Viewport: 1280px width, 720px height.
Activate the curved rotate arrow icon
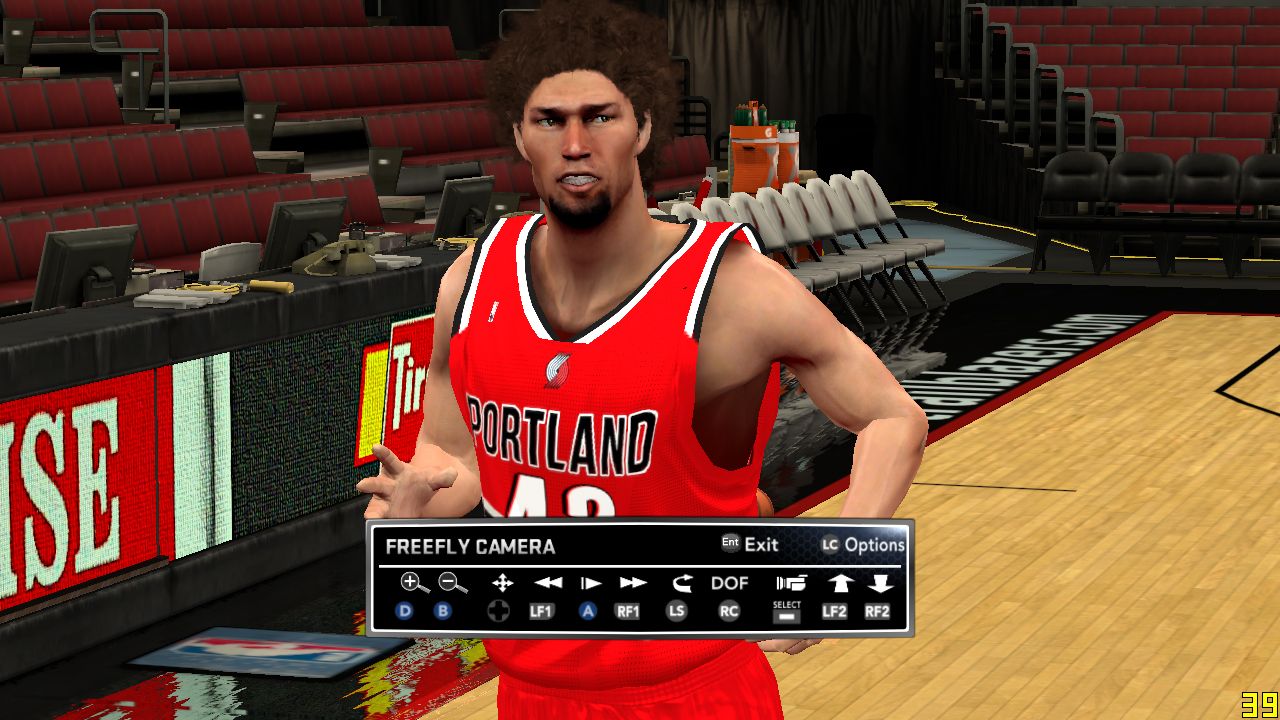click(681, 583)
